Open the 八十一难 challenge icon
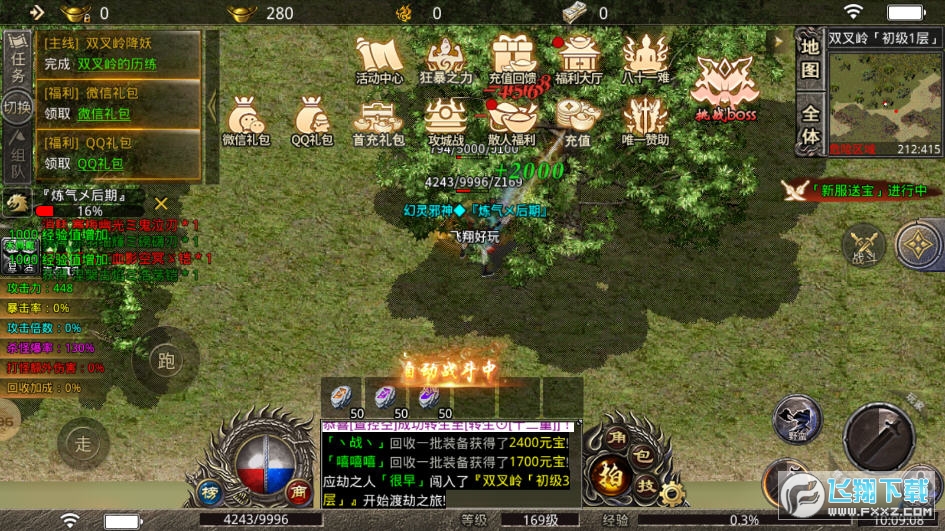The image size is (945, 531). (x=645, y=60)
